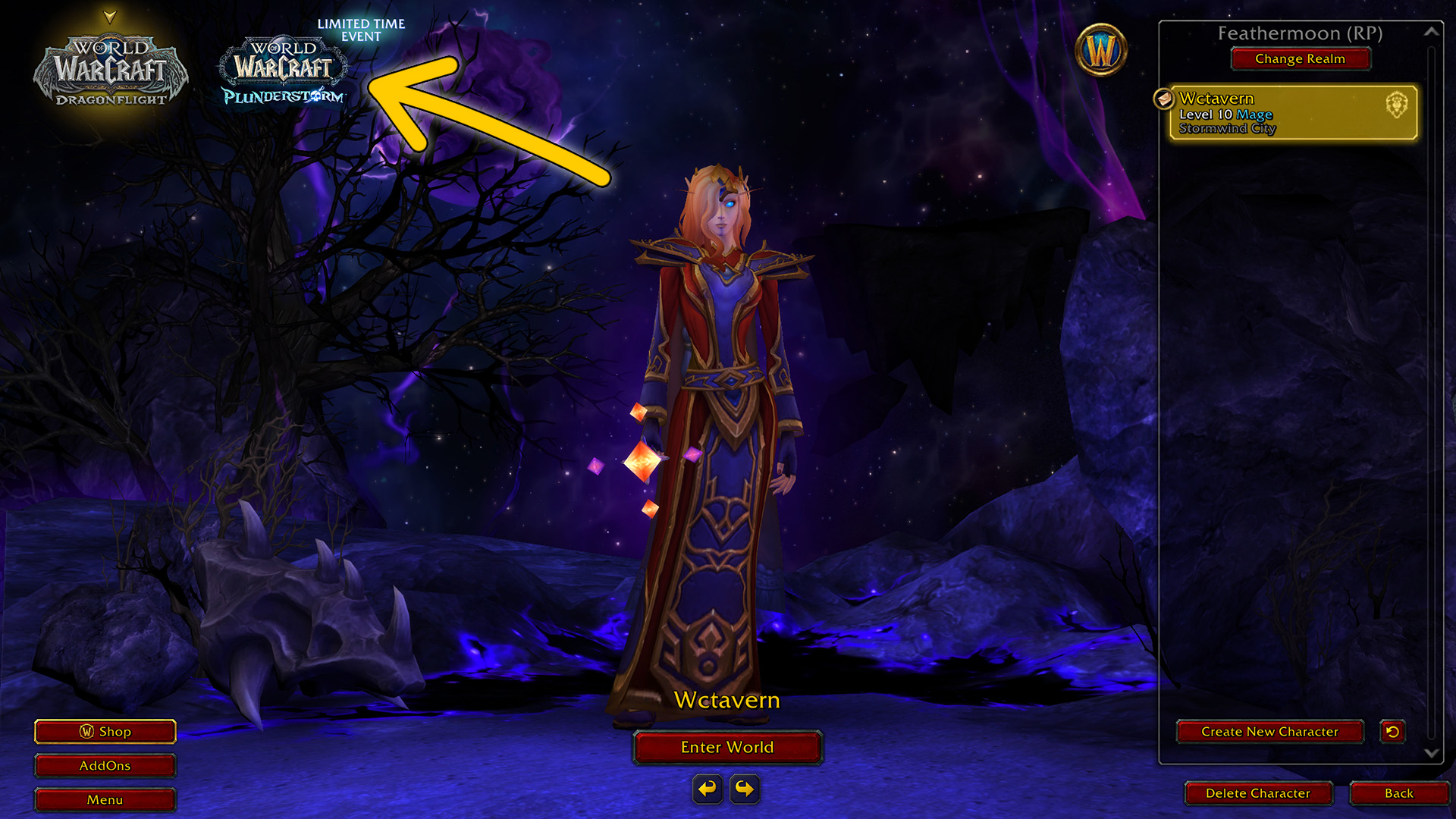Rotate the character left with the arrow button
Viewport: 1456px width, 819px height.
pos(708,789)
